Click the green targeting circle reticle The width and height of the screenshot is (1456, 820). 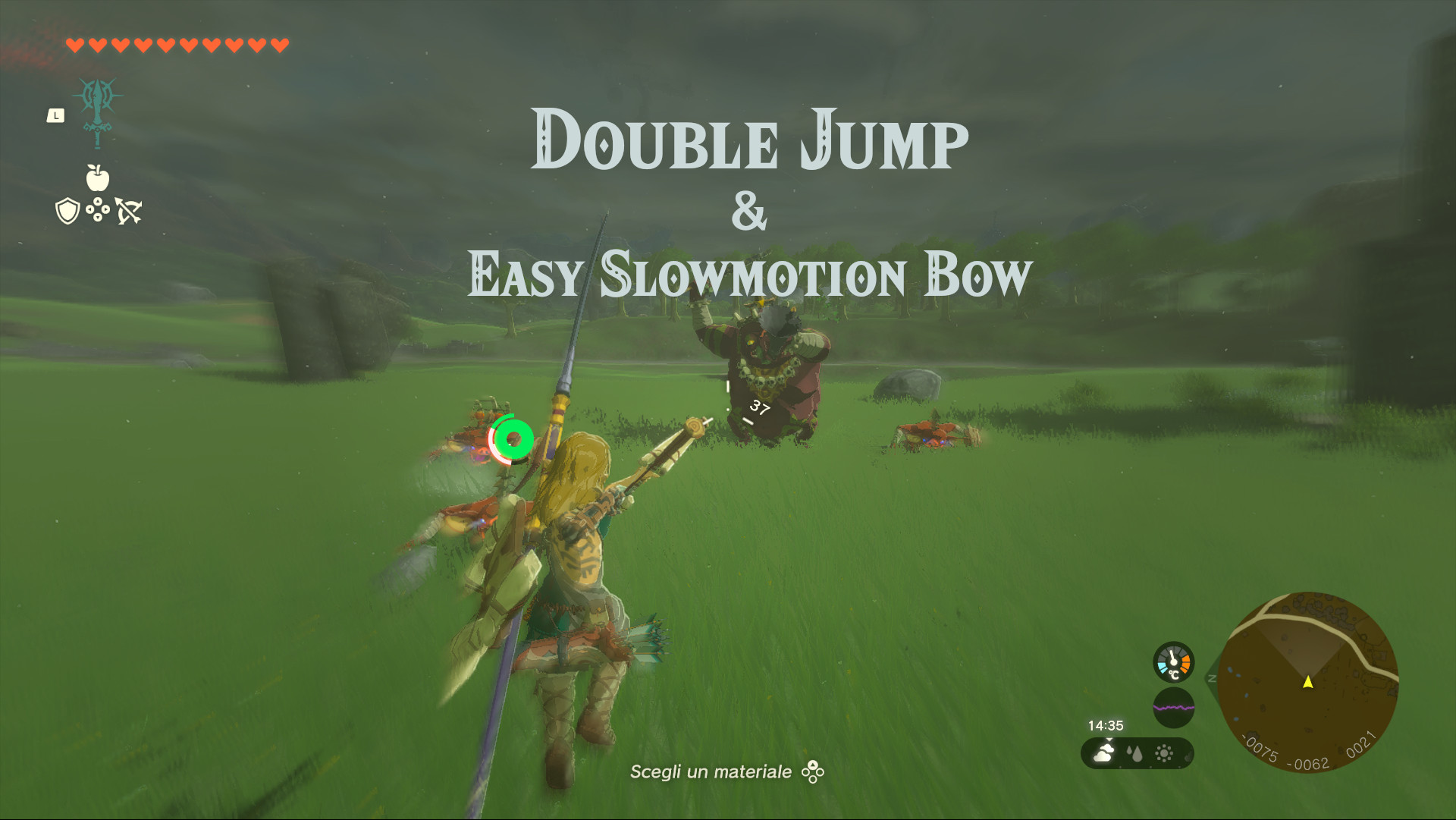[x=512, y=438]
